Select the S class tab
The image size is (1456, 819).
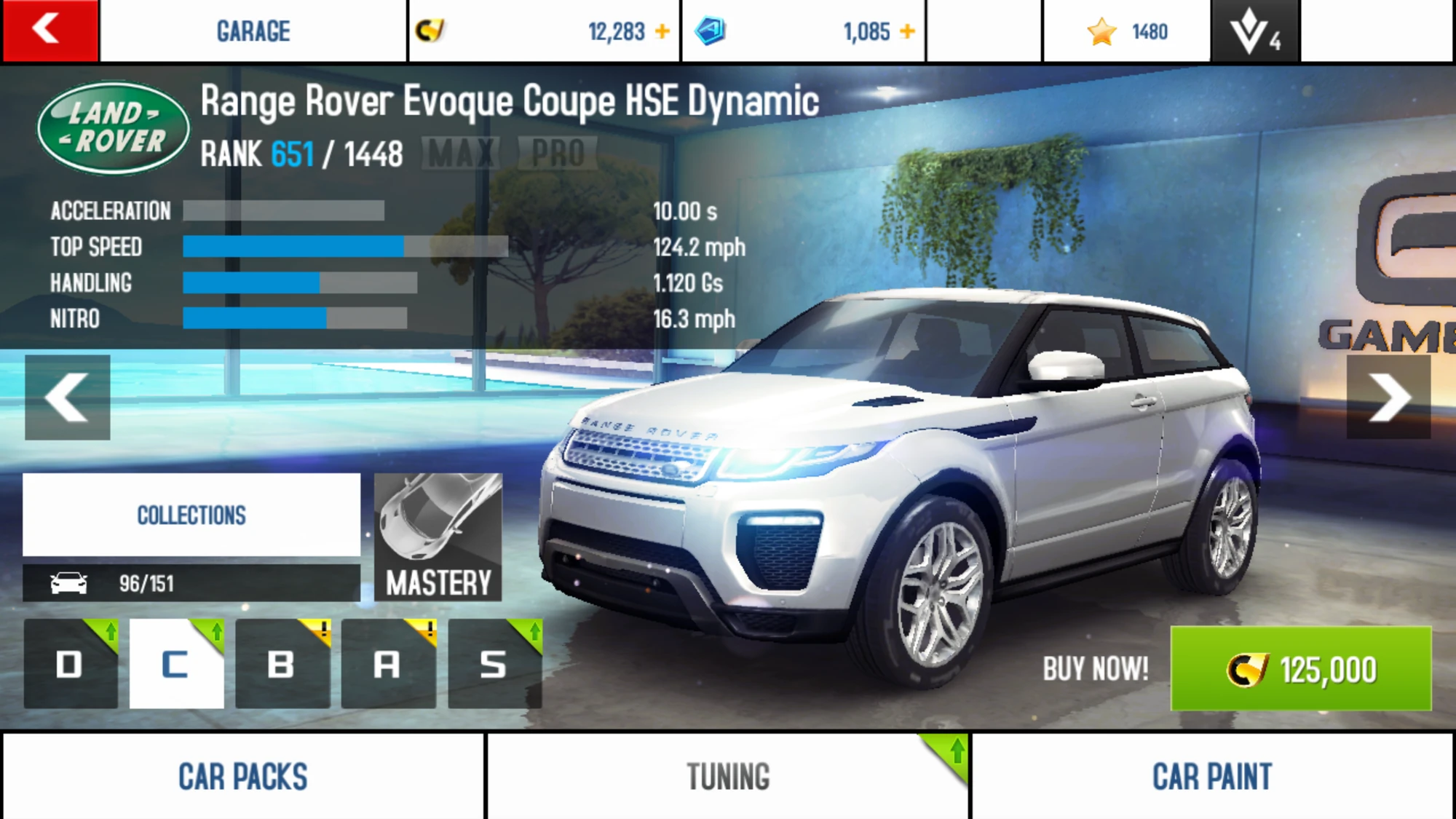pyautogui.click(x=494, y=664)
